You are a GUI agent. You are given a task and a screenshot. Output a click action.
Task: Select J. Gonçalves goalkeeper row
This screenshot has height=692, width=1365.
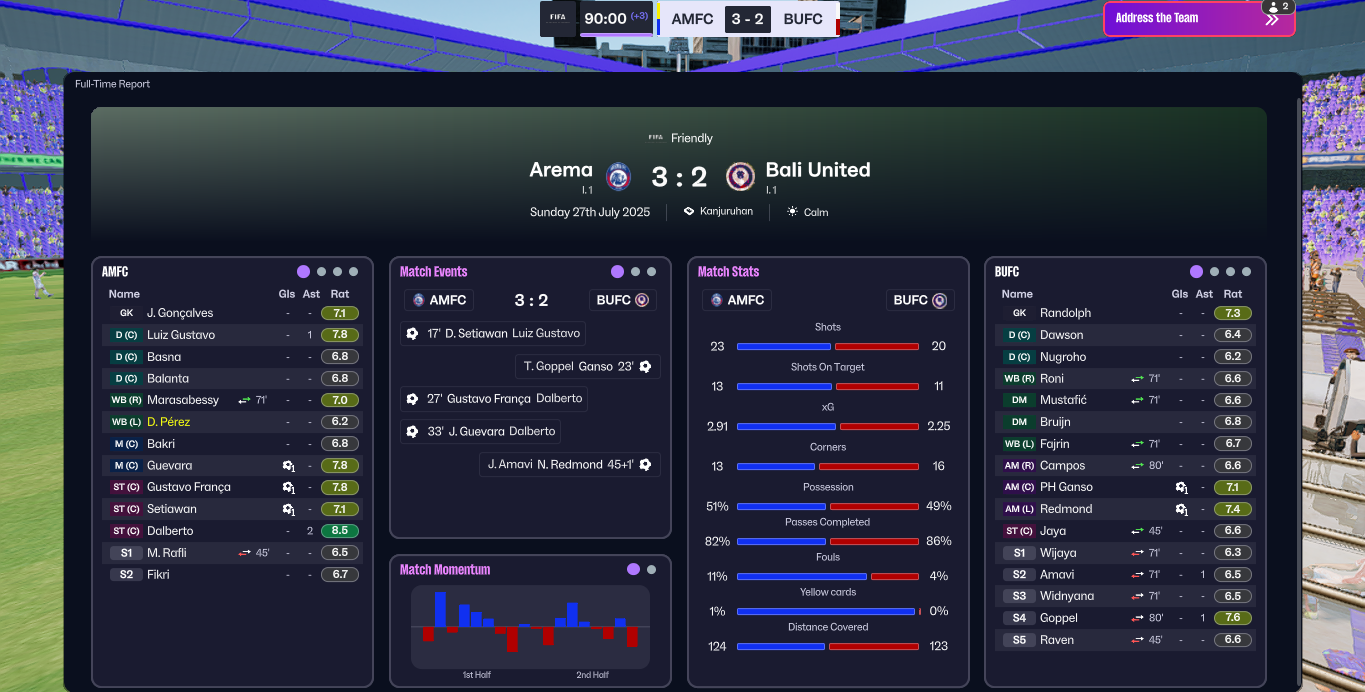click(180, 313)
